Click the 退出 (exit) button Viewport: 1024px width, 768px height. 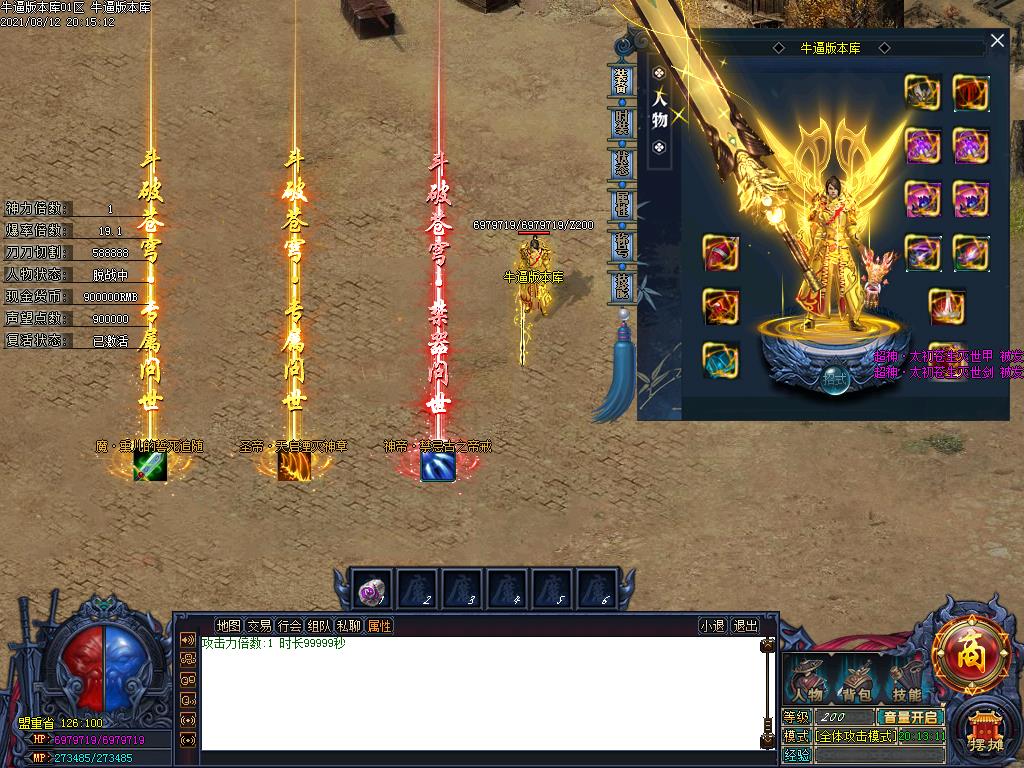[745, 626]
